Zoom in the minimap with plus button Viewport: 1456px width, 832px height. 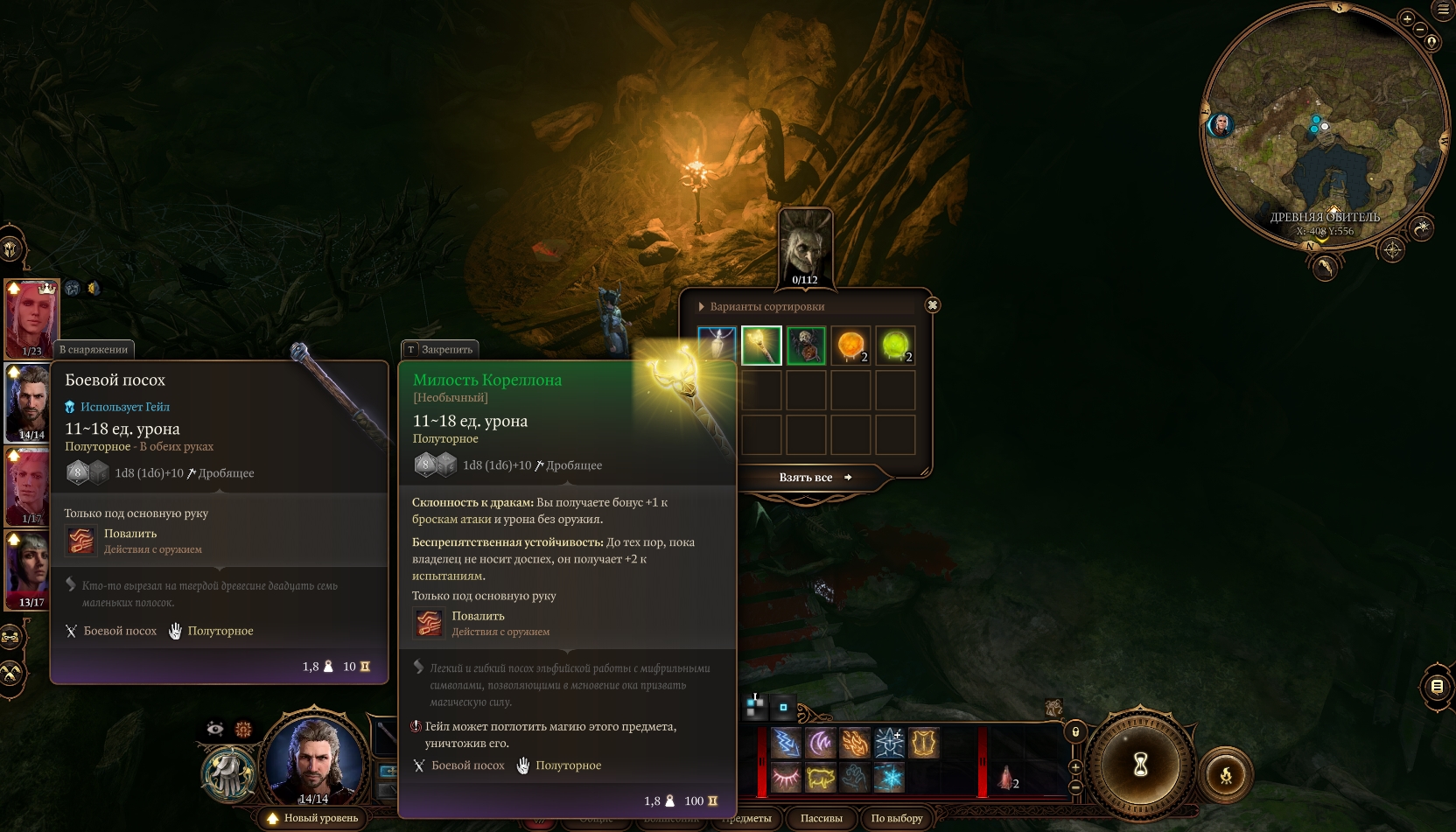click(x=1407, y=18)
